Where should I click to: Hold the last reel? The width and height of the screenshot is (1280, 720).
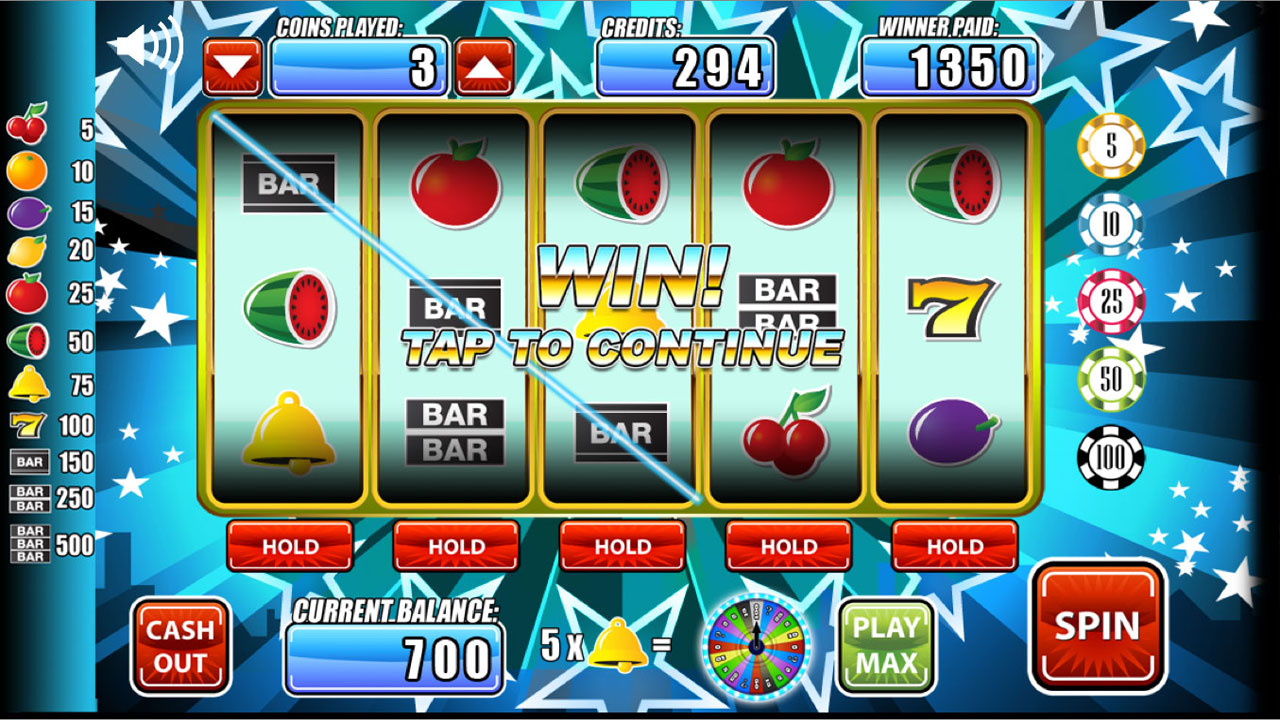(x=955, y=547)
